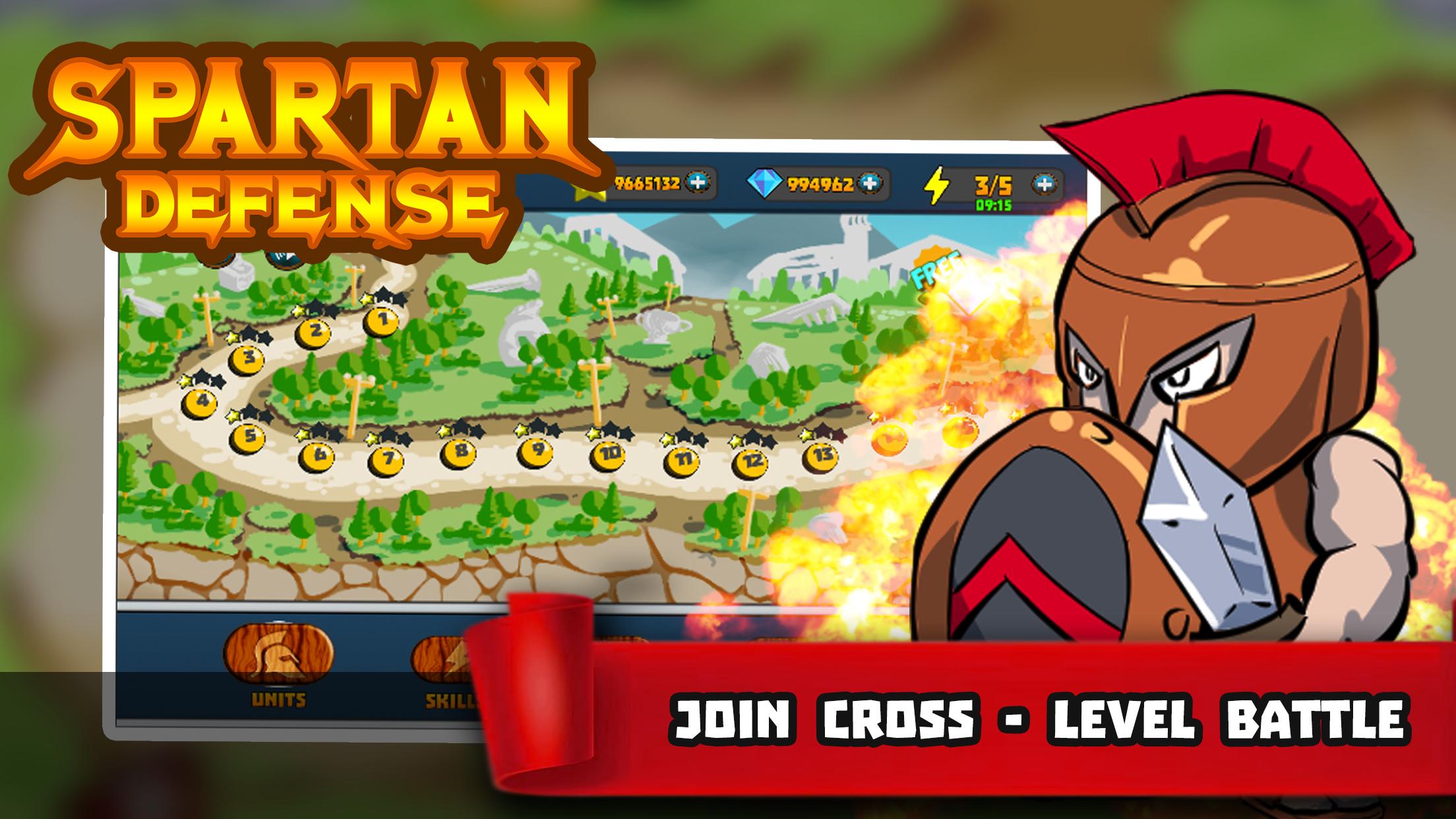Check the 09:15 energy refill timer
The width and height of the screenshot is (1456, 819).
coord(992,206)
